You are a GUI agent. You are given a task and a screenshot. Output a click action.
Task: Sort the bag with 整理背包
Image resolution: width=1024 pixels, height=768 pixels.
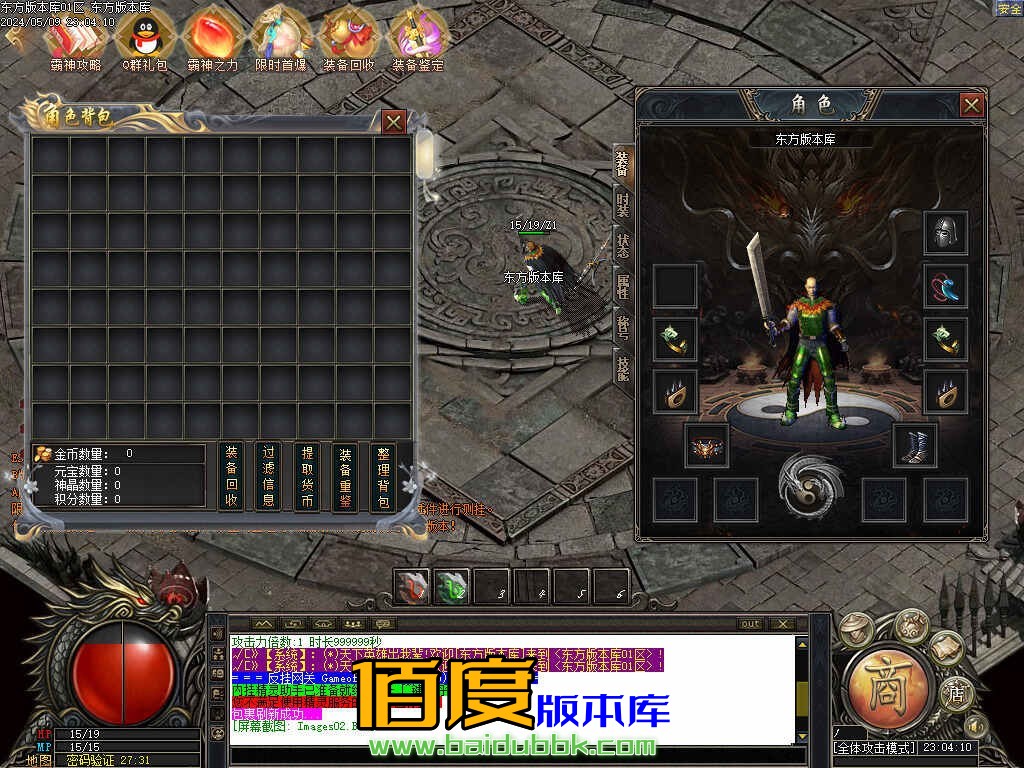pyautogui.click(x=382, y=477)
